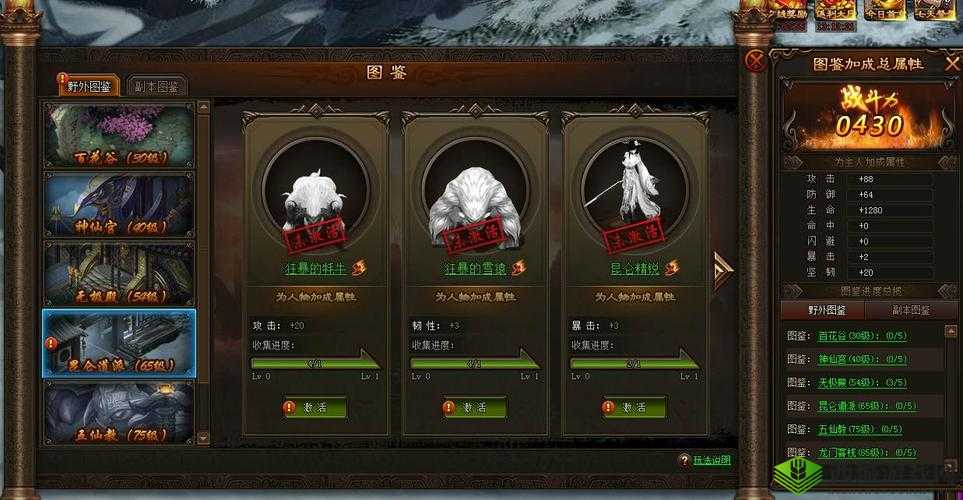Open the 无极殿 area thumbnail

tap(119, 273)
